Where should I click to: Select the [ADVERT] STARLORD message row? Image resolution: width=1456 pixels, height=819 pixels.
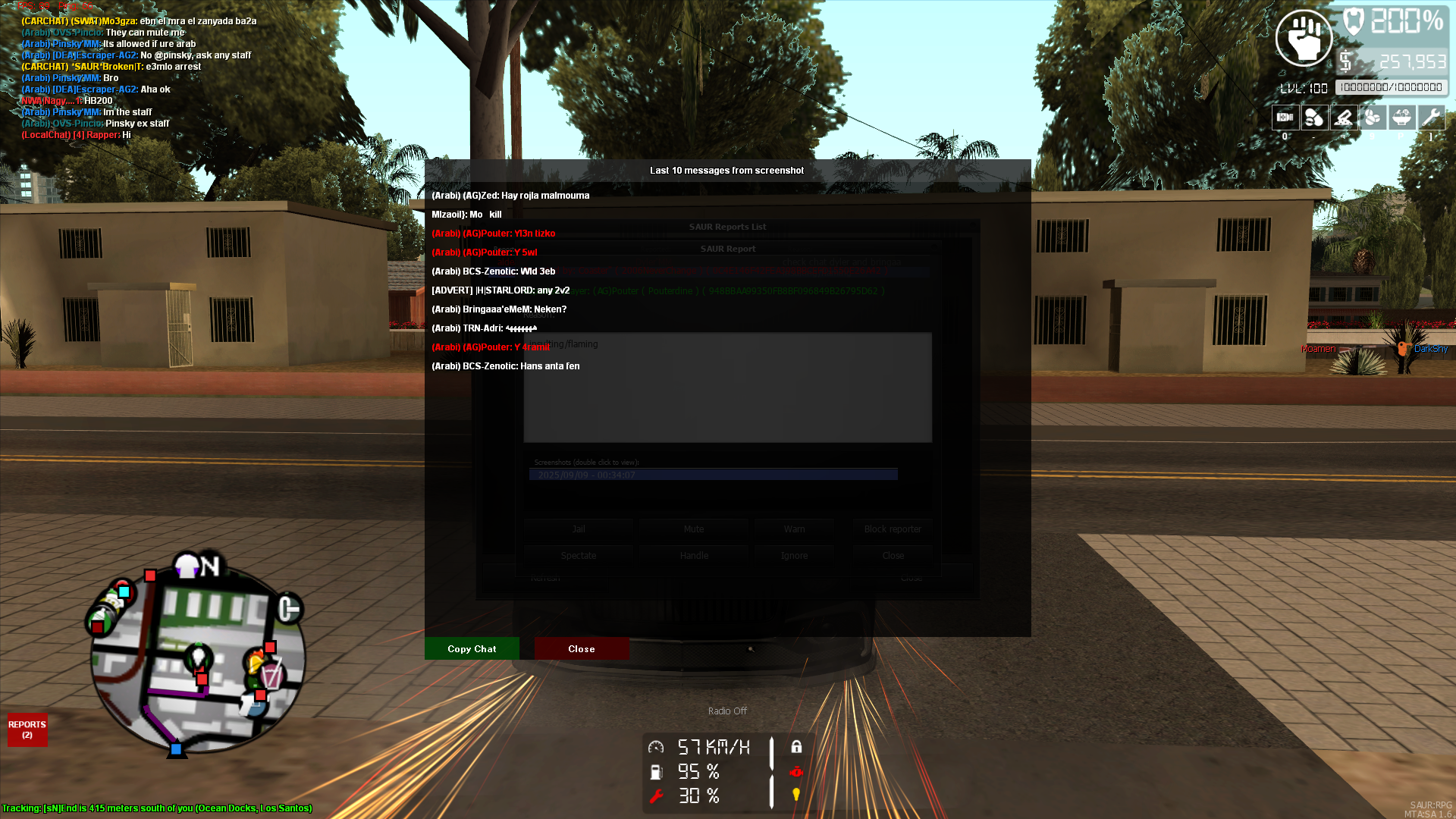[500, 290]
